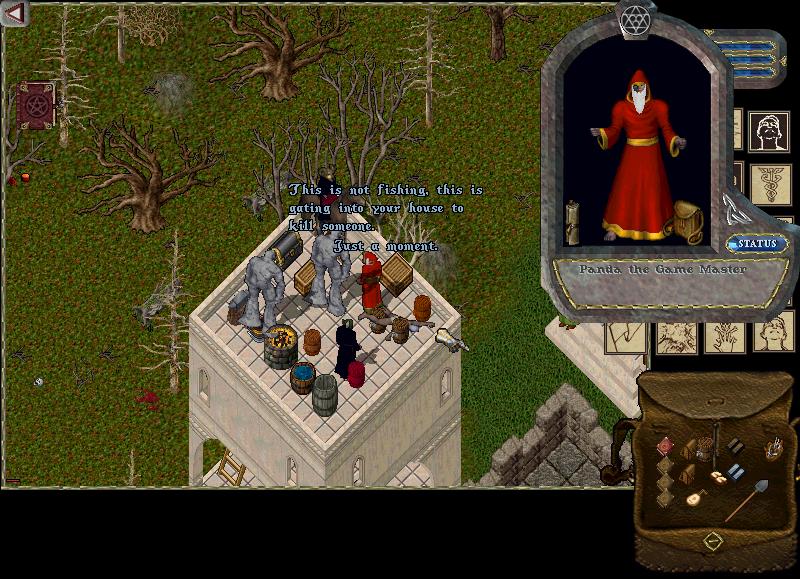Select the caduceus staff skill icon
Screen dimensions: 800x579
click(x=769, y=183)
